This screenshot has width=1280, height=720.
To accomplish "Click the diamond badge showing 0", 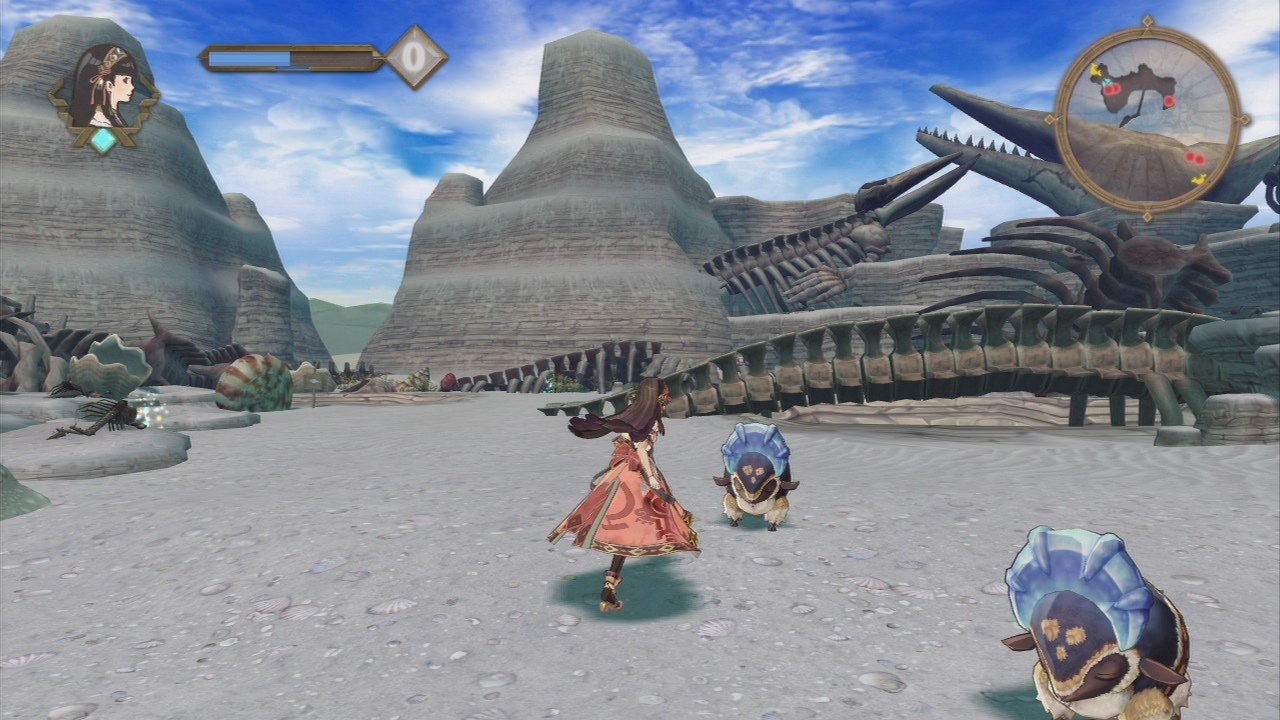I will click(x=414, y=58).
